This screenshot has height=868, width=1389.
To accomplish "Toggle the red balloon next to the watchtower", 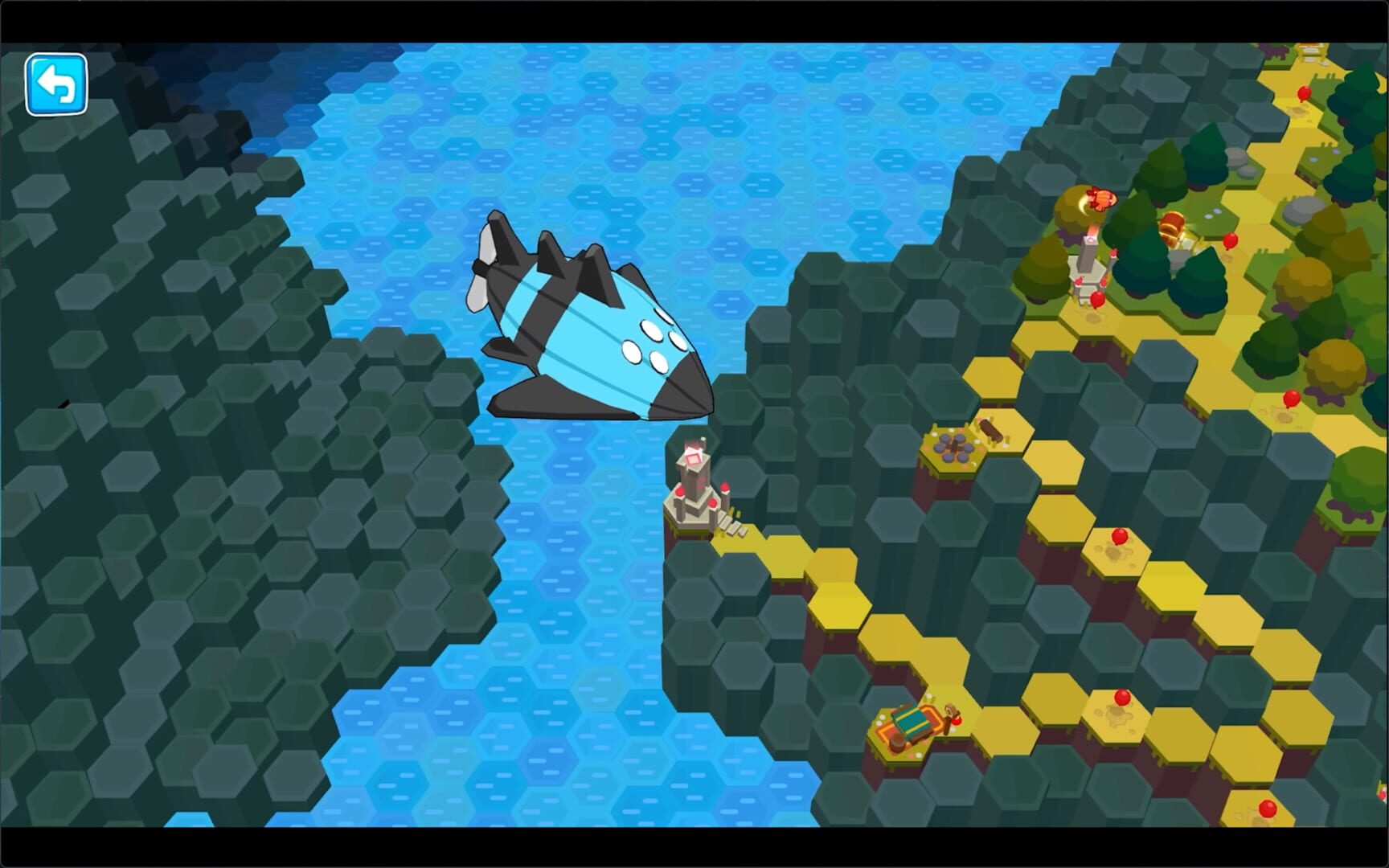I will pyautogui.click(x=1096, y=299).
